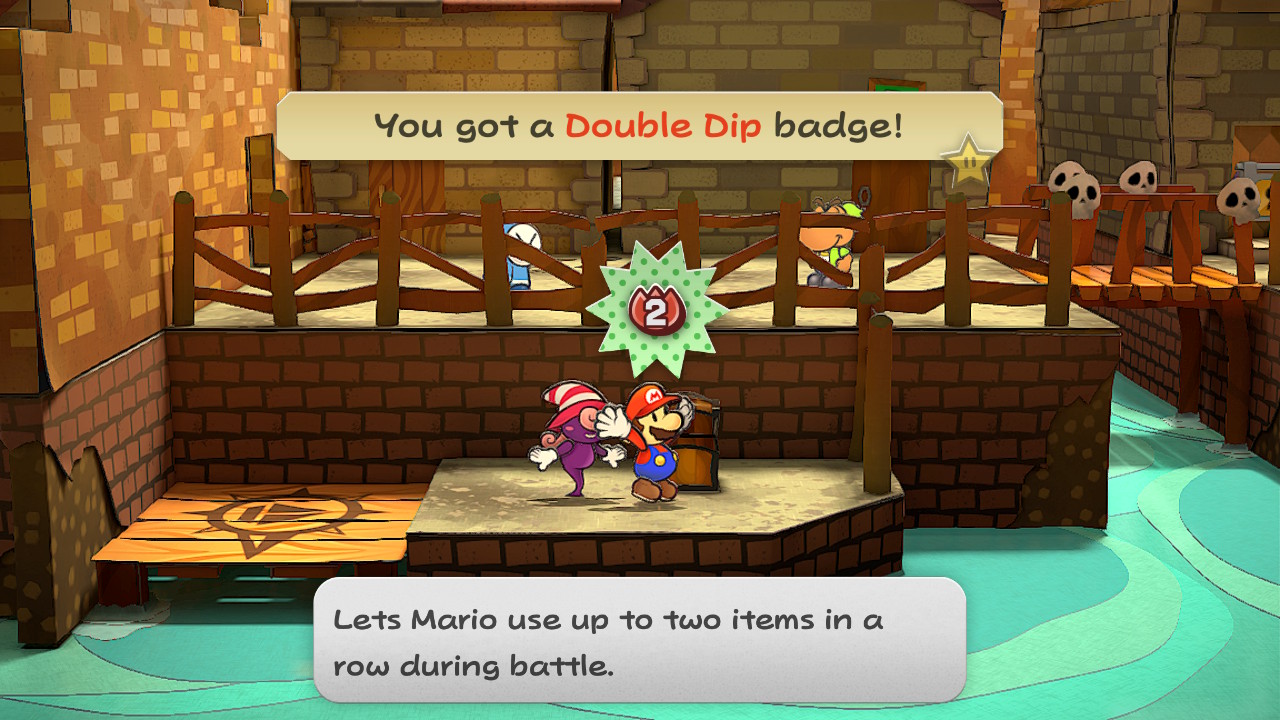Click the badge description dialogue box

(639, 640)
